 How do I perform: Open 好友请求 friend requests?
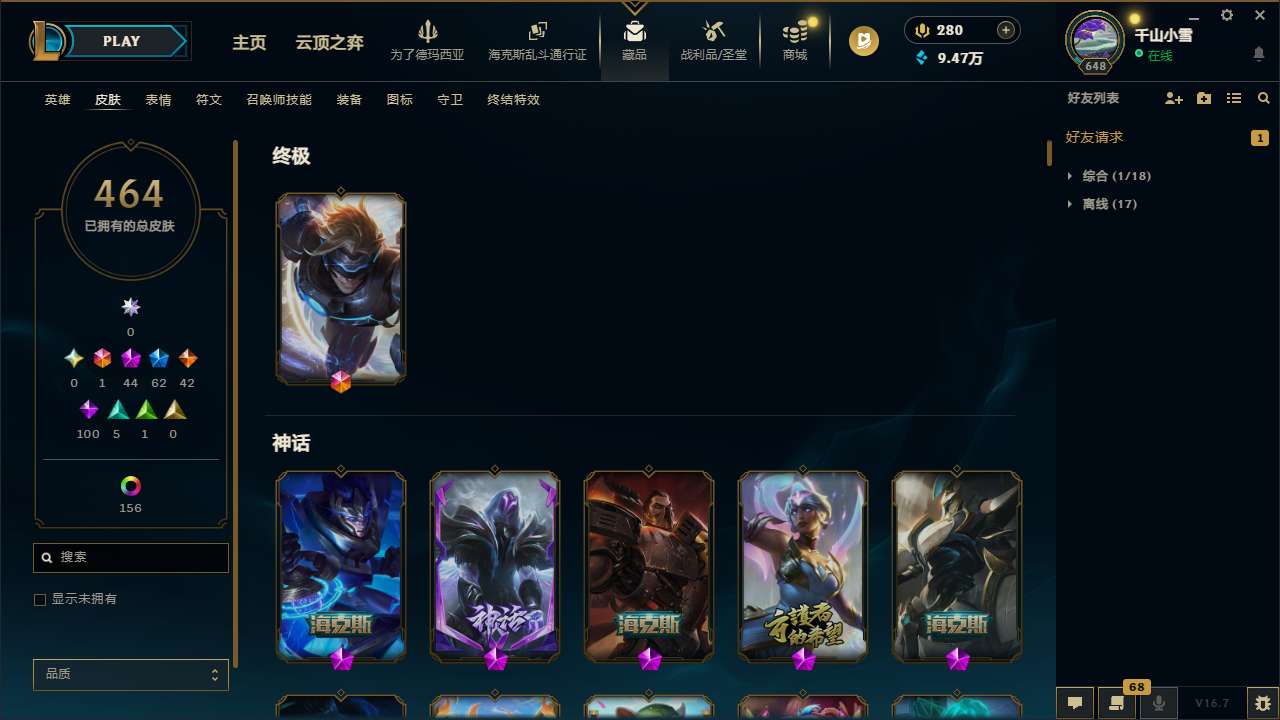tap(1094, 137)
